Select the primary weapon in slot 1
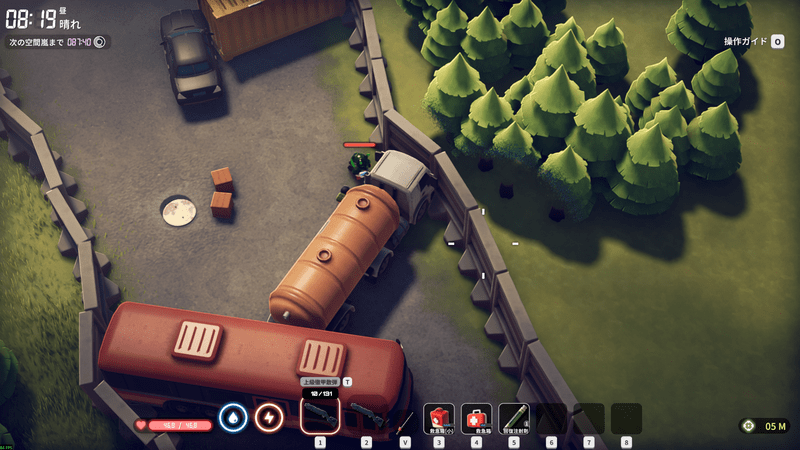This screenshot has height=450, width=800. coord(320,416)
